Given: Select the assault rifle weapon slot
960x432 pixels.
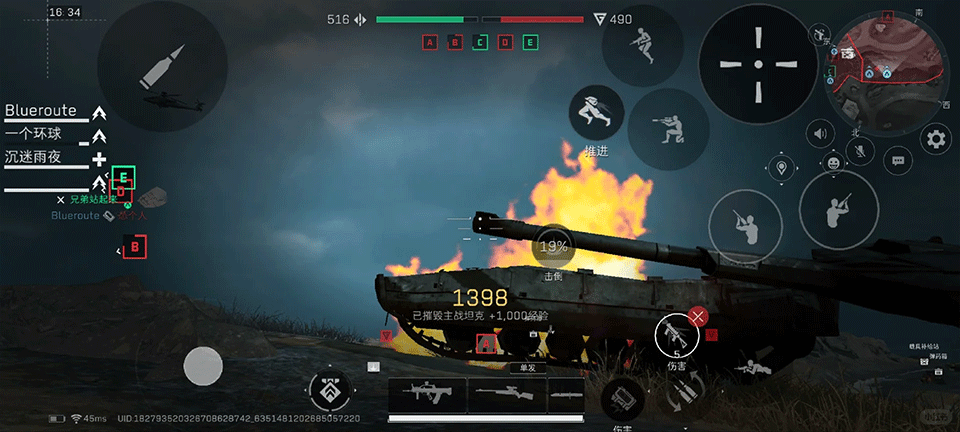Looking at the screenshot, I should (x=427, y=394).
